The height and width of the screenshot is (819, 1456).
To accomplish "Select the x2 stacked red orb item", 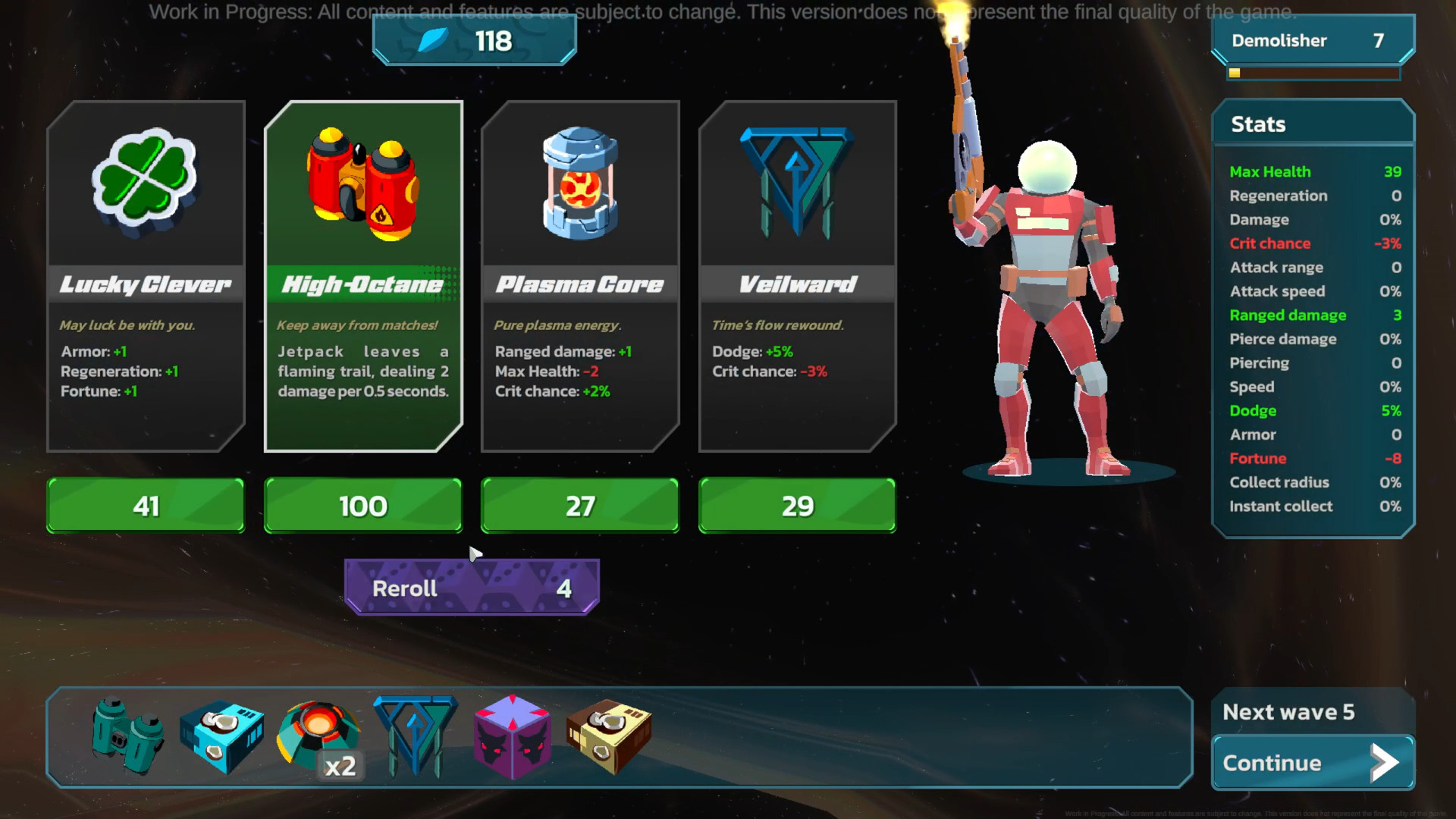I will [318, 736].
